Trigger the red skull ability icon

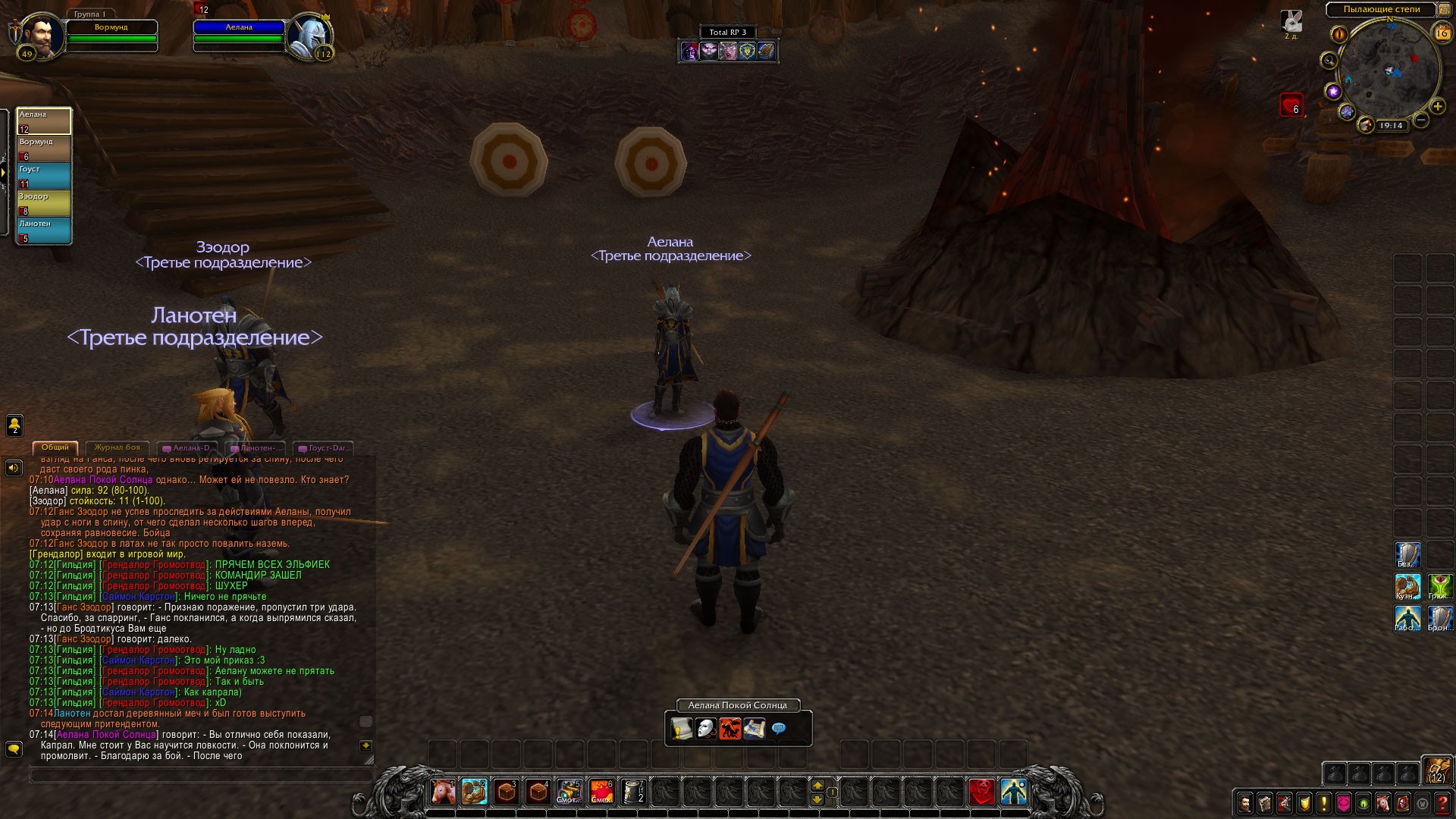982,792
